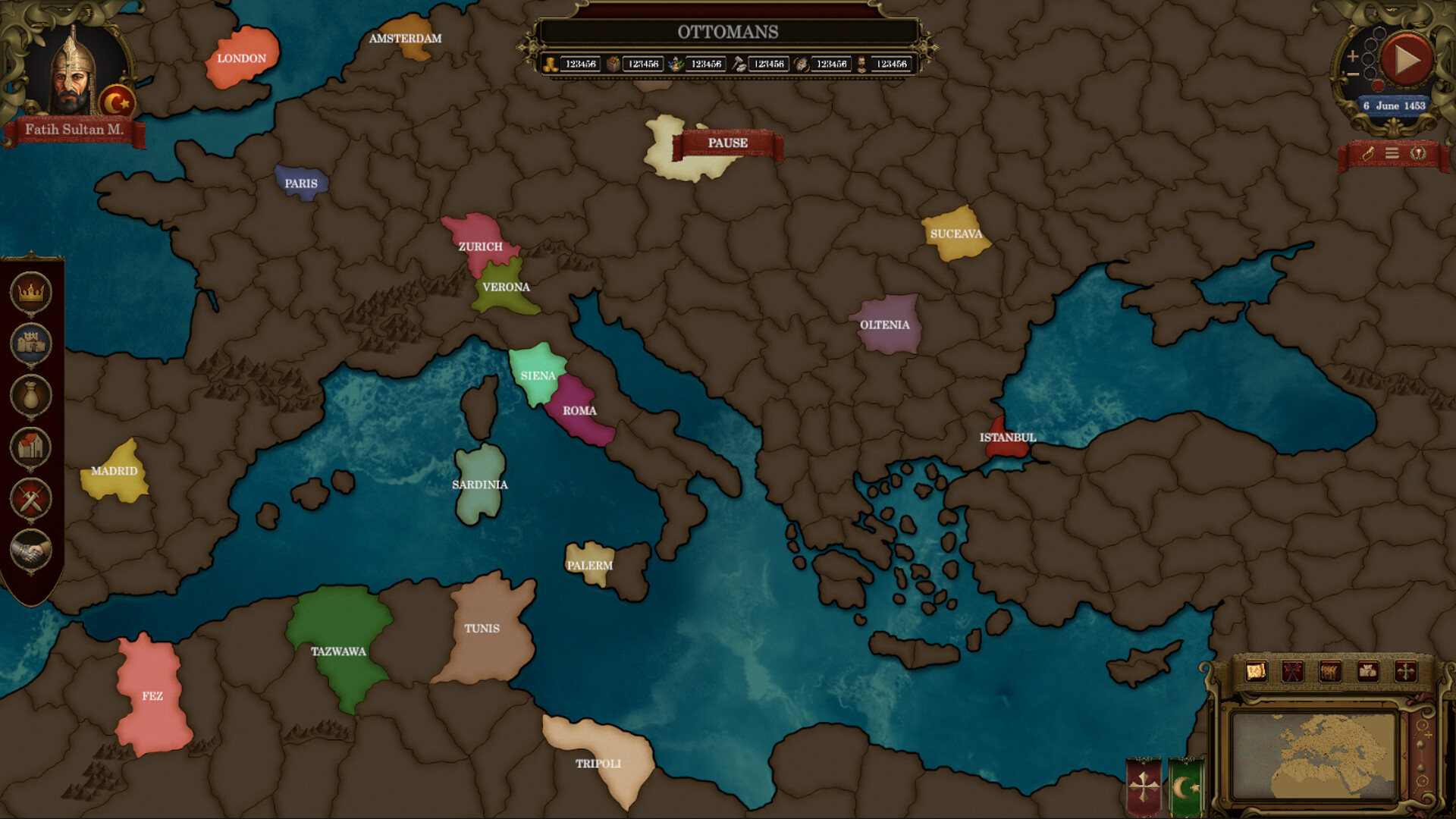Toggle the Christian cross banner above the minimap
The width and height of the screenshot is (1456, 819).
(x=1145, y=785)
